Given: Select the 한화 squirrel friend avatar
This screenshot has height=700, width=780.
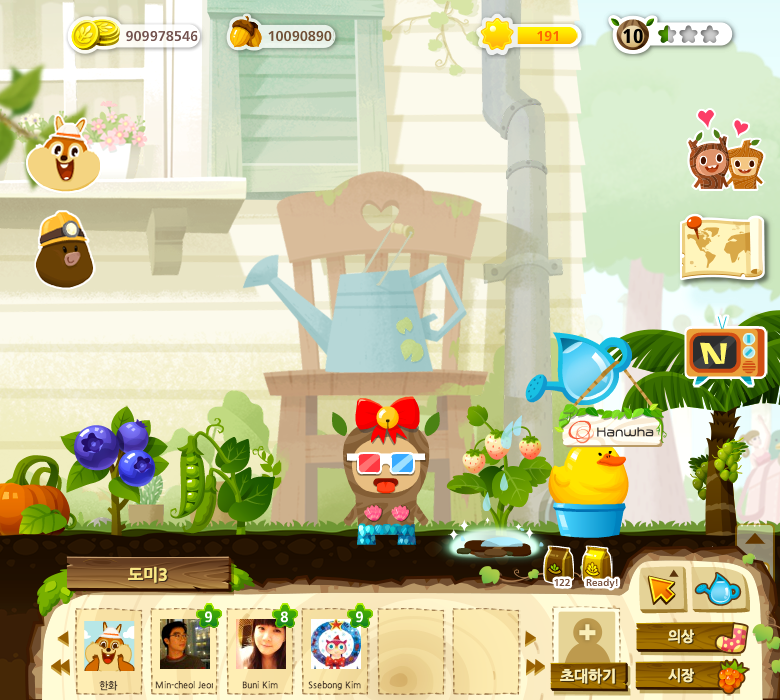Looking at the screenshot, I should click(108, 646).
